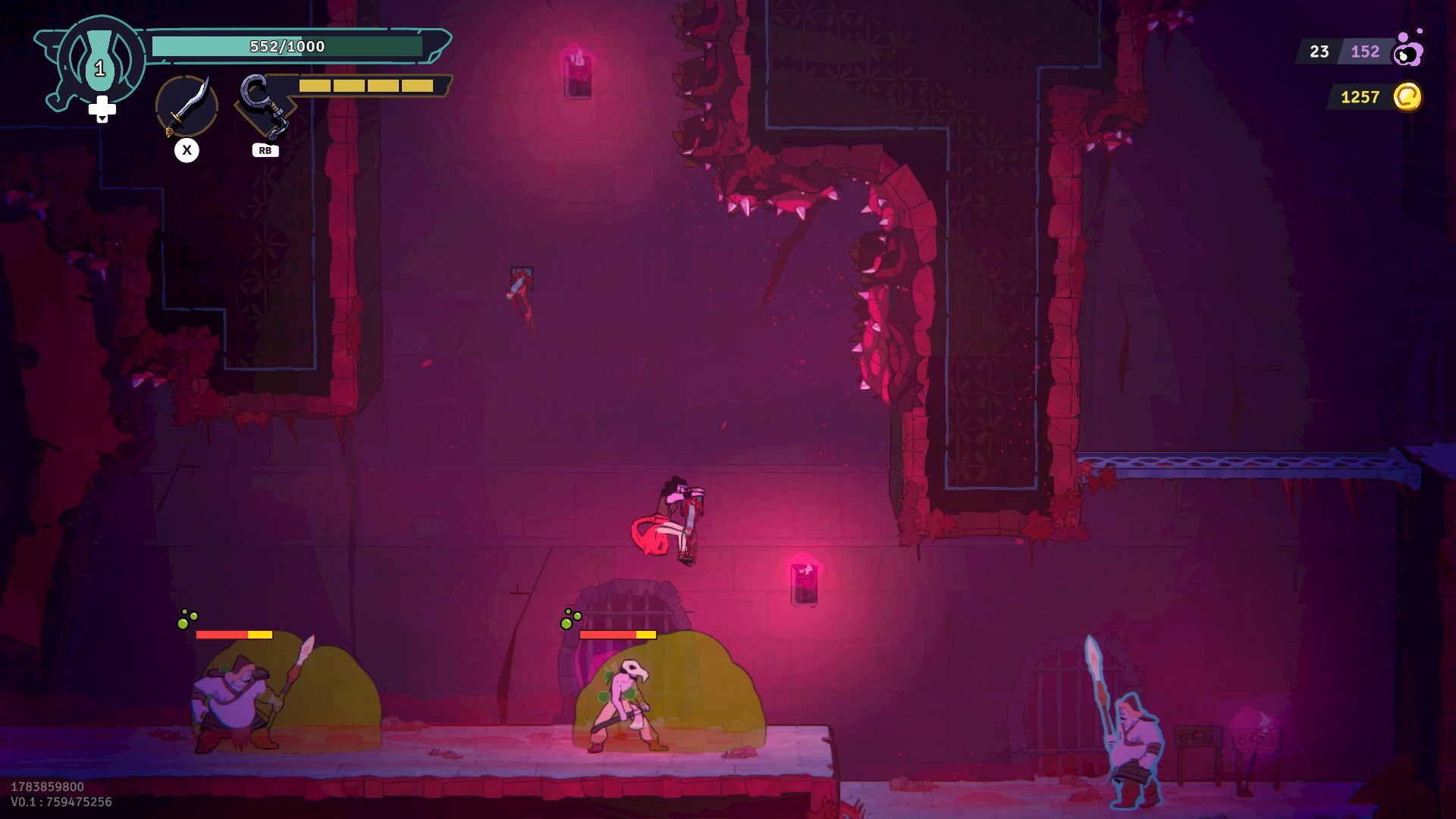Click the X button prompt under the dagger
The height and width of the screenshot is (819, 1456).
[x=187, y=150]
